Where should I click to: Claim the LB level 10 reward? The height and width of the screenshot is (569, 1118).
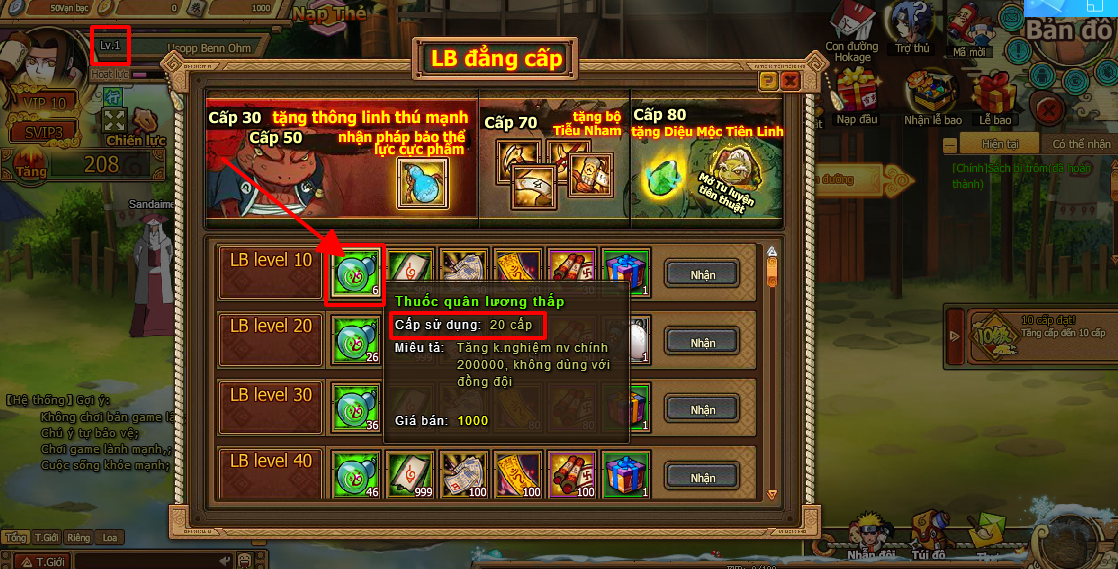pyautogui.click(x=703, y=273)
